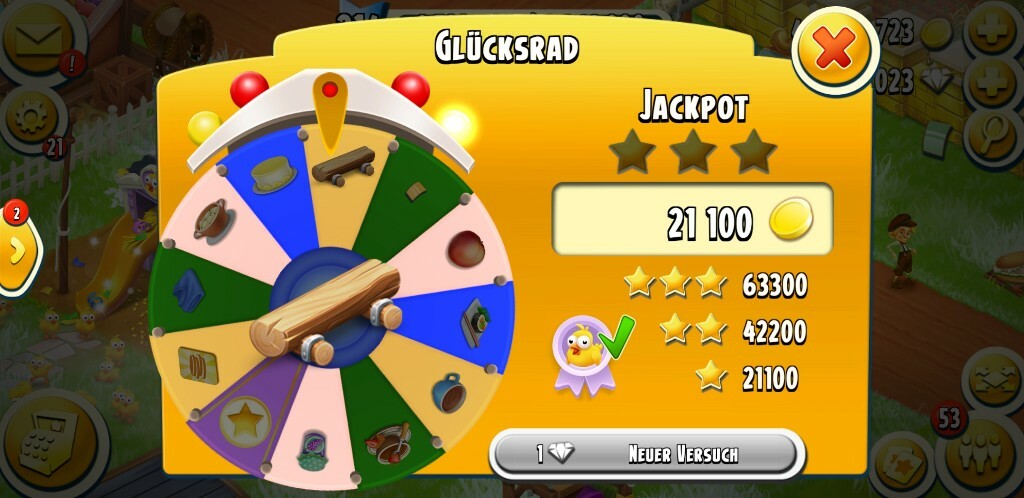Open the magnifying glass search button
Screen dimensions: 1024x498
pyautogui.click(x=993, y=130)
